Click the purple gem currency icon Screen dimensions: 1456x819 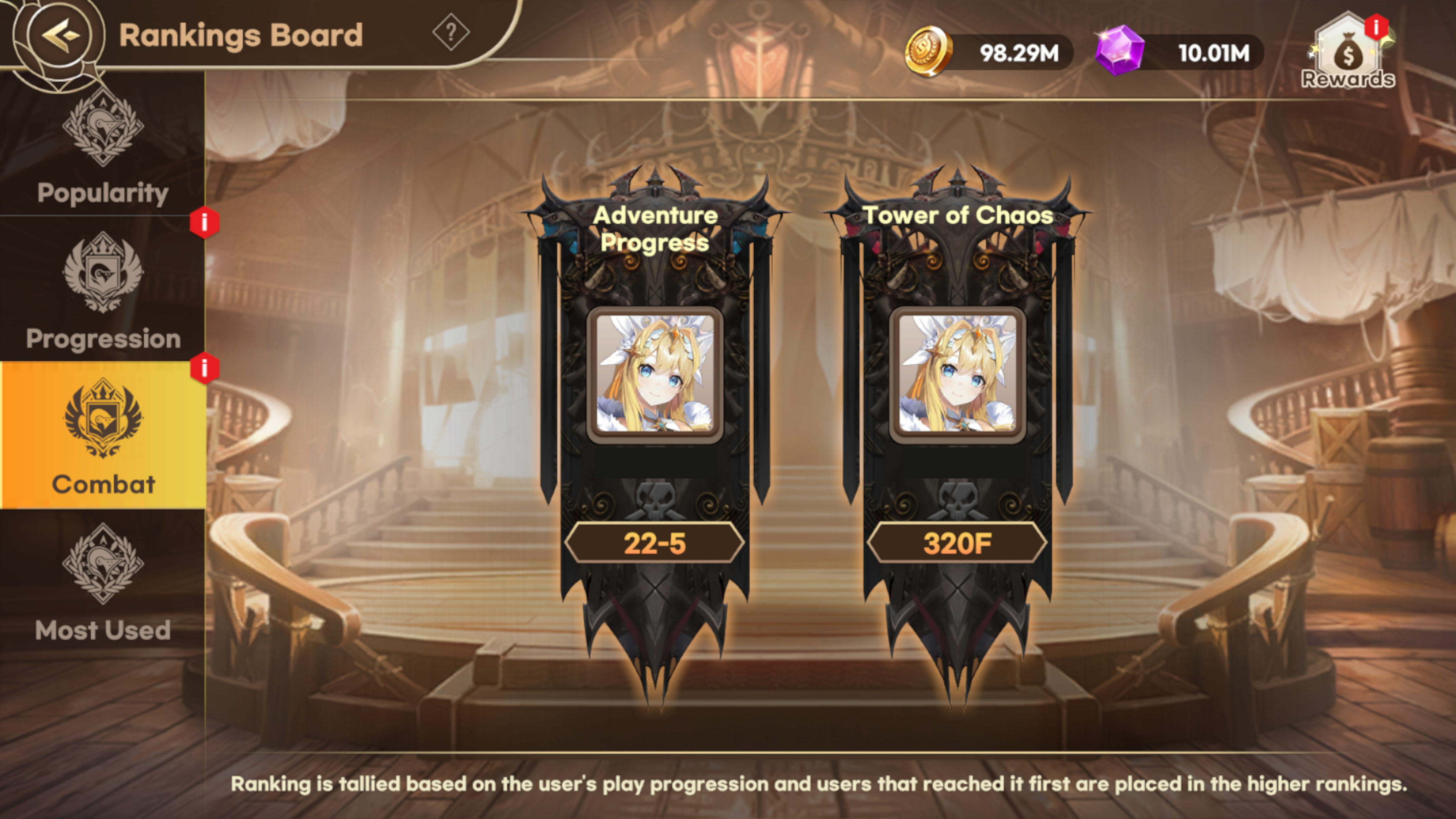pyautogui.click(x=1120, y=51)
